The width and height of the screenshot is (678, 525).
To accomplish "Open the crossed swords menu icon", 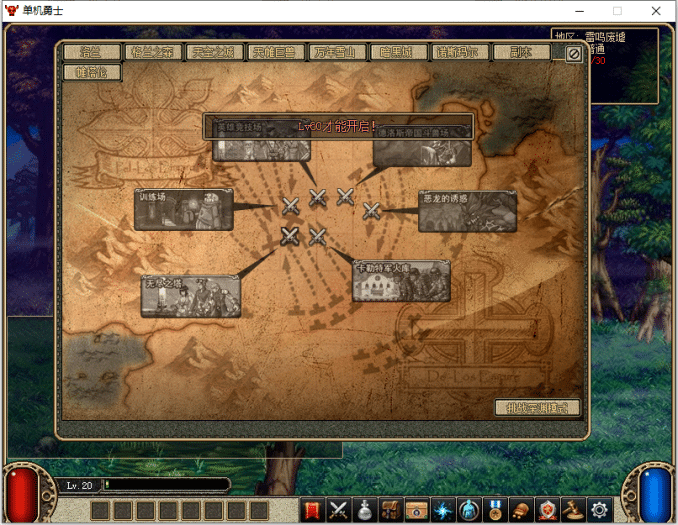I will (x=339, y=510).
